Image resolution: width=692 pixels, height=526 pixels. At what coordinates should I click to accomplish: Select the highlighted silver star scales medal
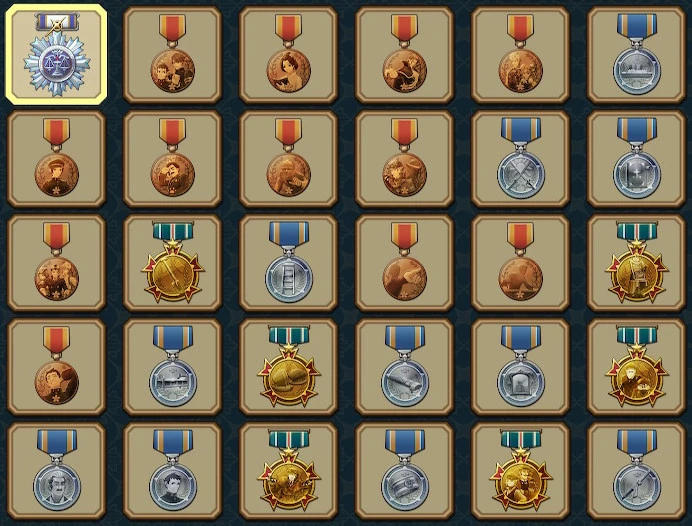[x=56, y=56]
